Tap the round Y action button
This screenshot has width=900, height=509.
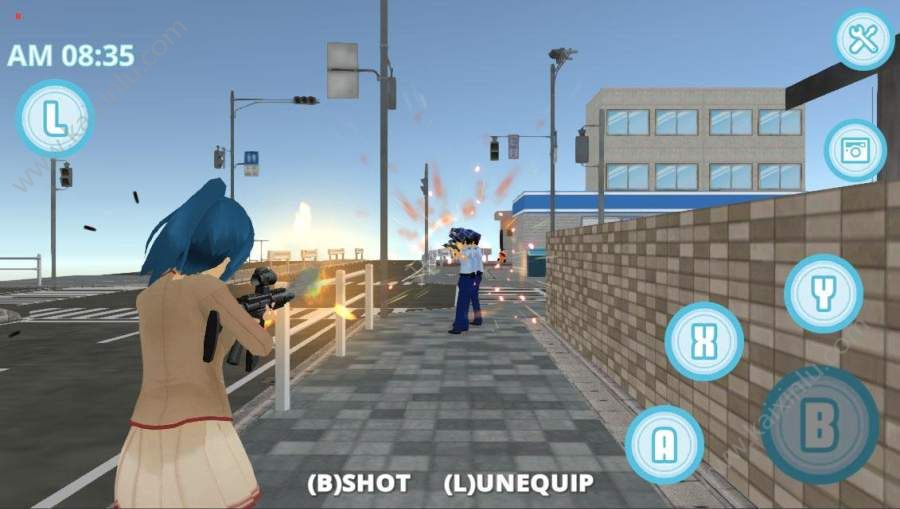coord(823,293)
